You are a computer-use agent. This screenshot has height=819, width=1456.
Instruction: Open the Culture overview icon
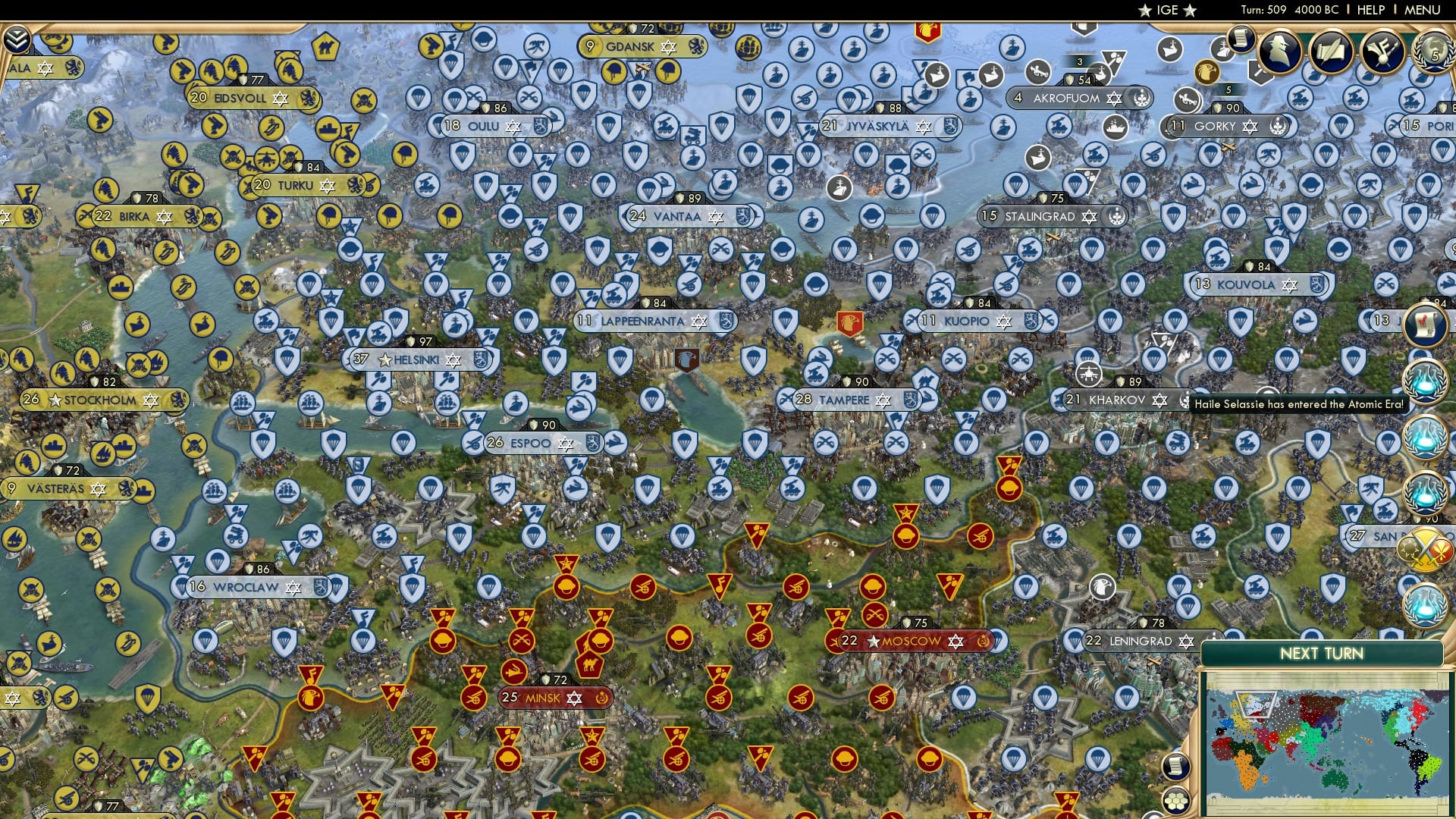(x=1382, y=53)
